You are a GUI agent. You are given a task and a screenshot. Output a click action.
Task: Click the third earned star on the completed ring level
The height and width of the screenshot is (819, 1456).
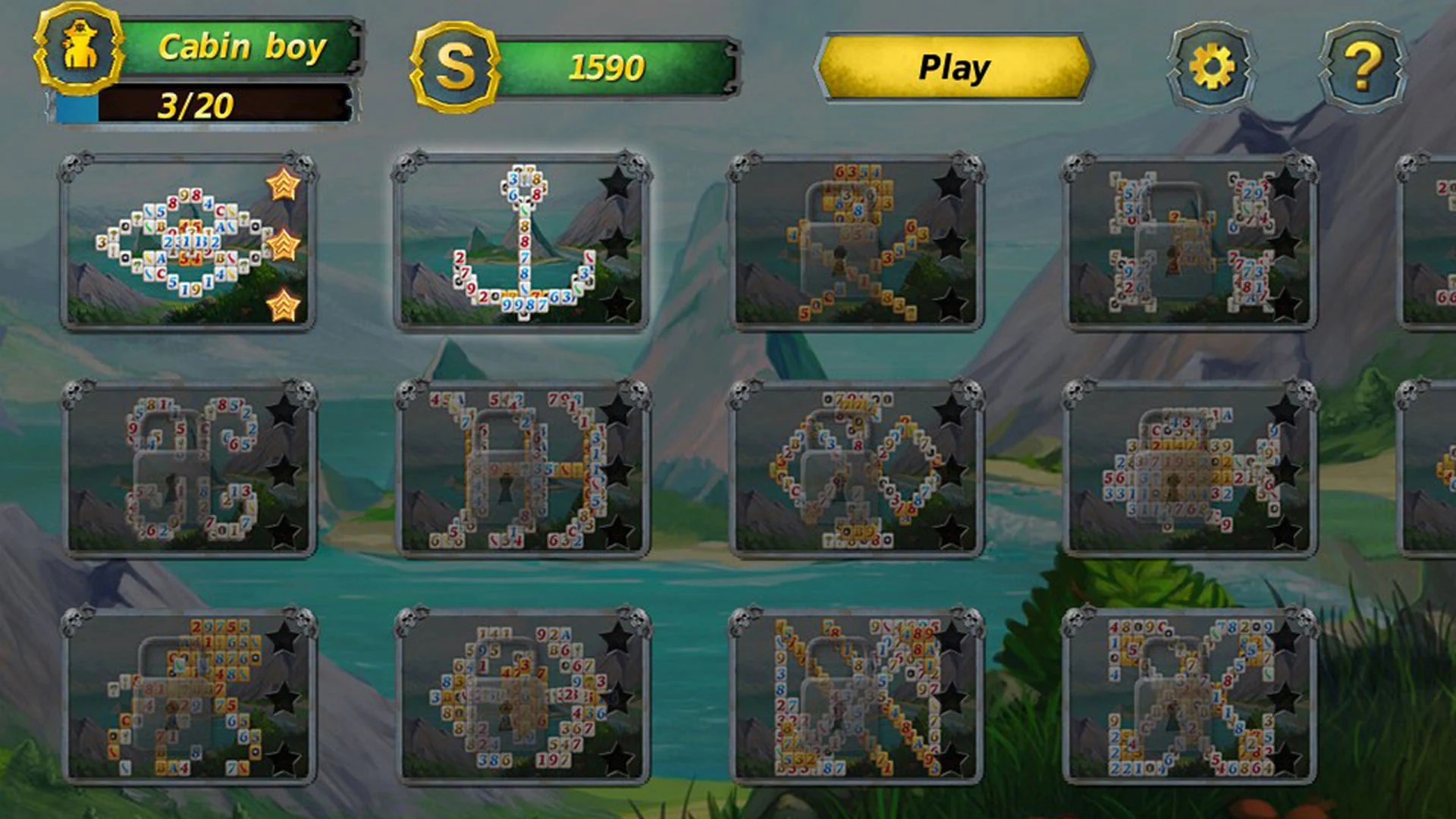[282, 301]
